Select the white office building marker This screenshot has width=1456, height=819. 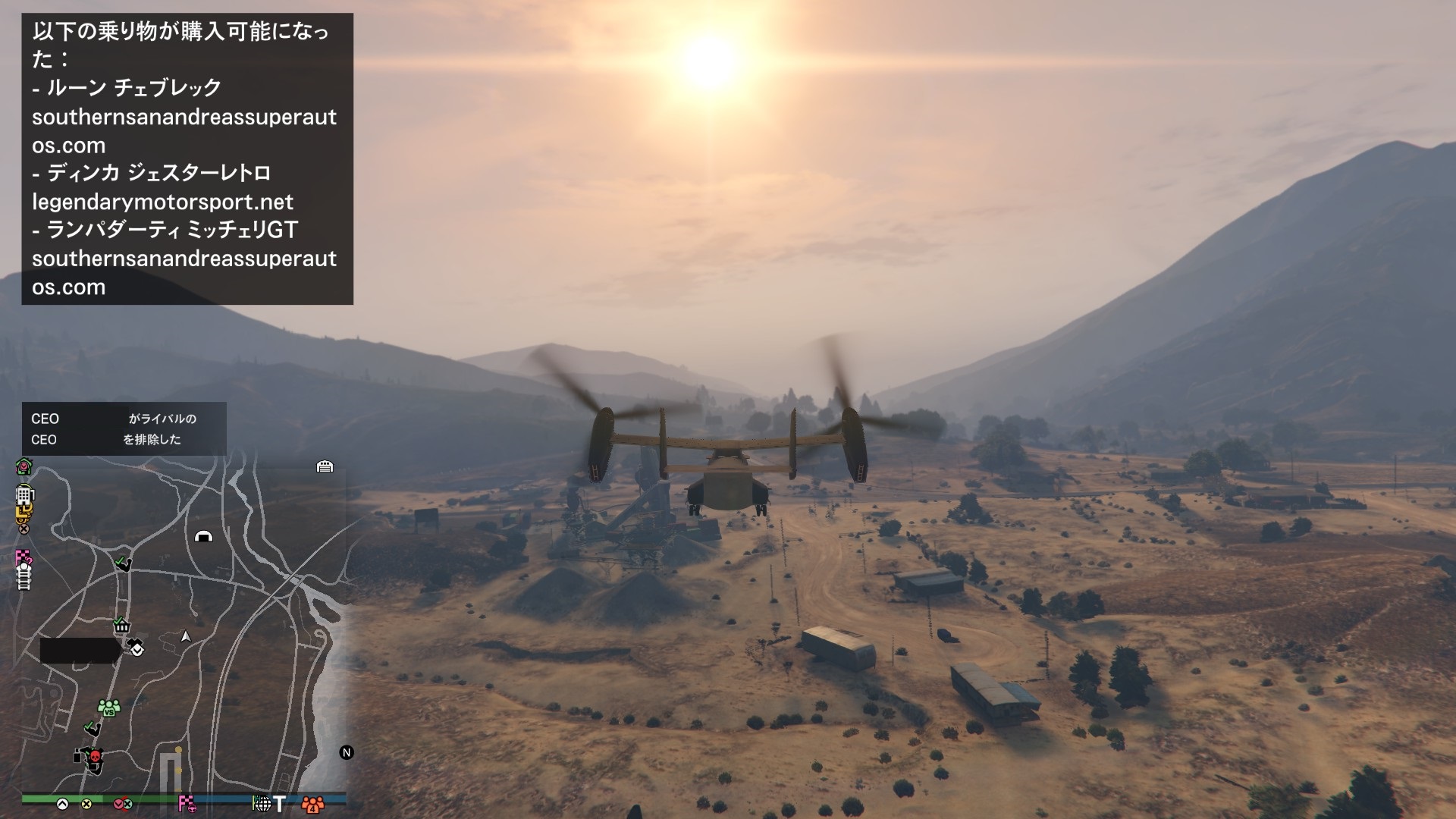(24, 495)
